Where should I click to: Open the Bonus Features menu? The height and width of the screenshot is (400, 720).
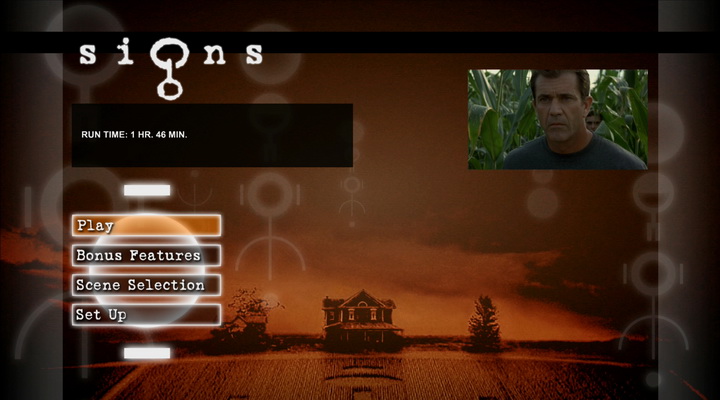pos(146,256)
